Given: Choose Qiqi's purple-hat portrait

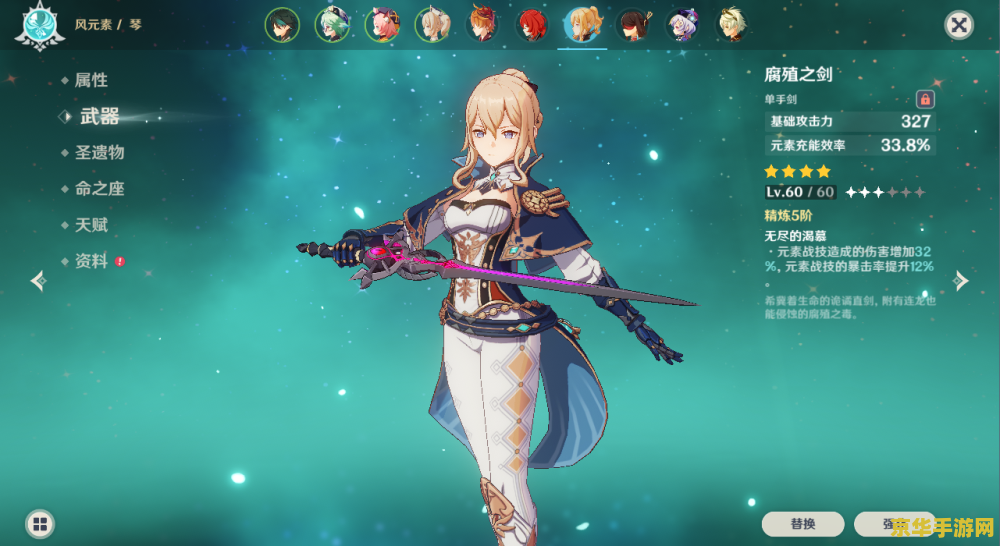Looking at the screenshot, I should coord(683,25).
